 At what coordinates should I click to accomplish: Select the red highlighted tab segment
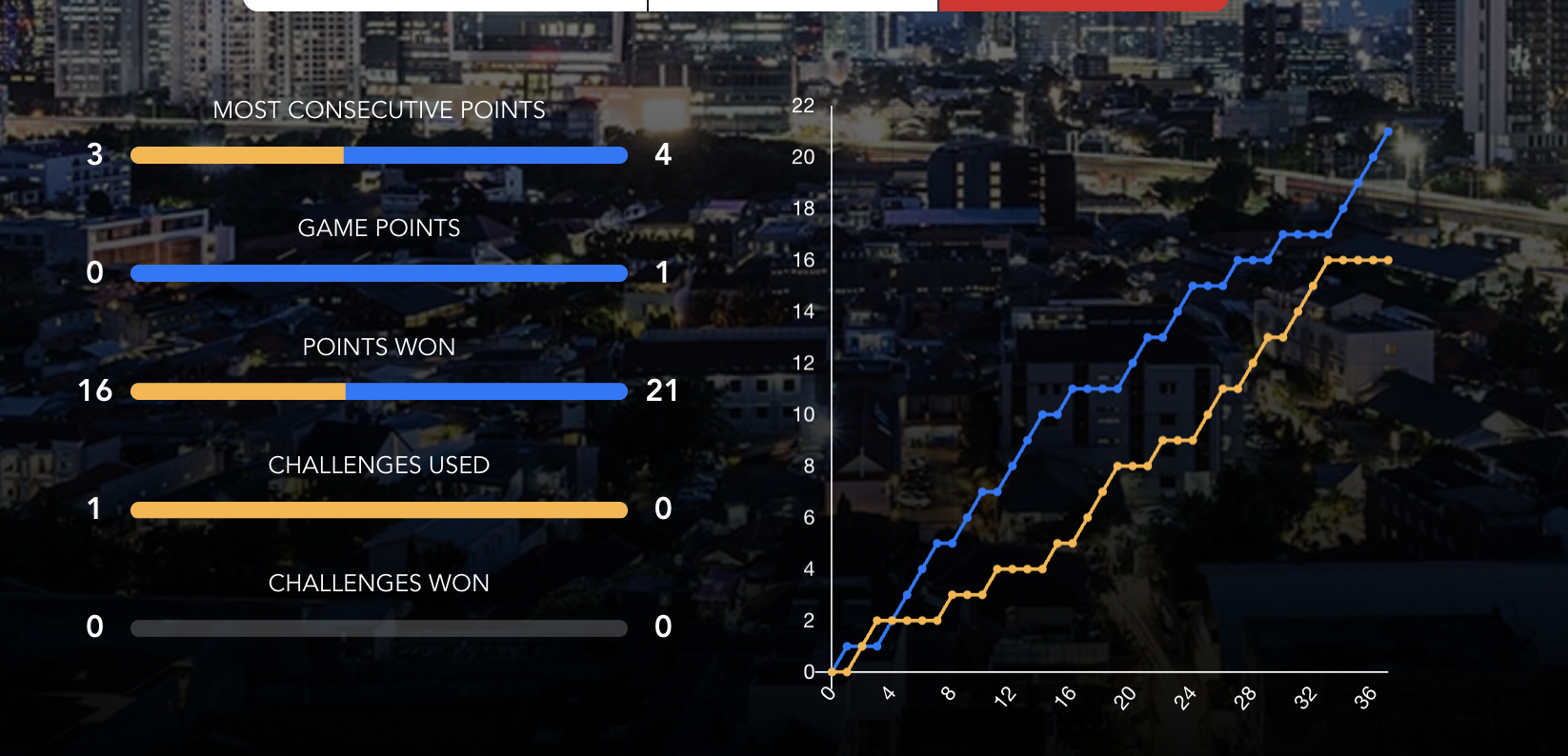tap(1083, 5)
